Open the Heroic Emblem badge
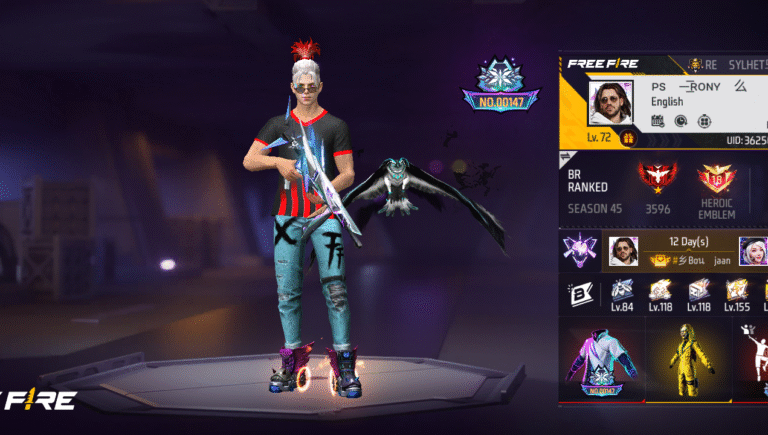The height and width of the screenshot is (435, 768). [x=716, y=180]
